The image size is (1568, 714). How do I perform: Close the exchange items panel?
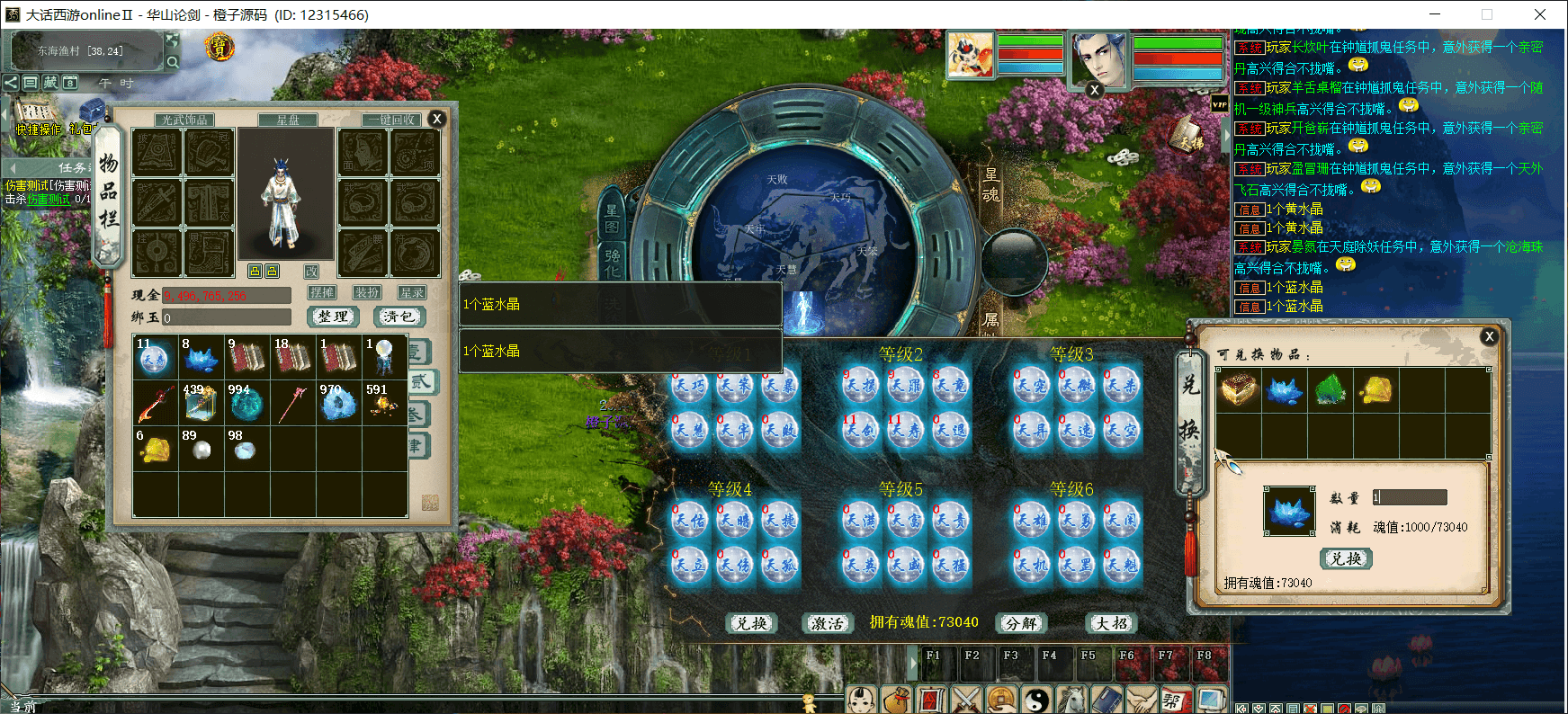point(1489,336)
